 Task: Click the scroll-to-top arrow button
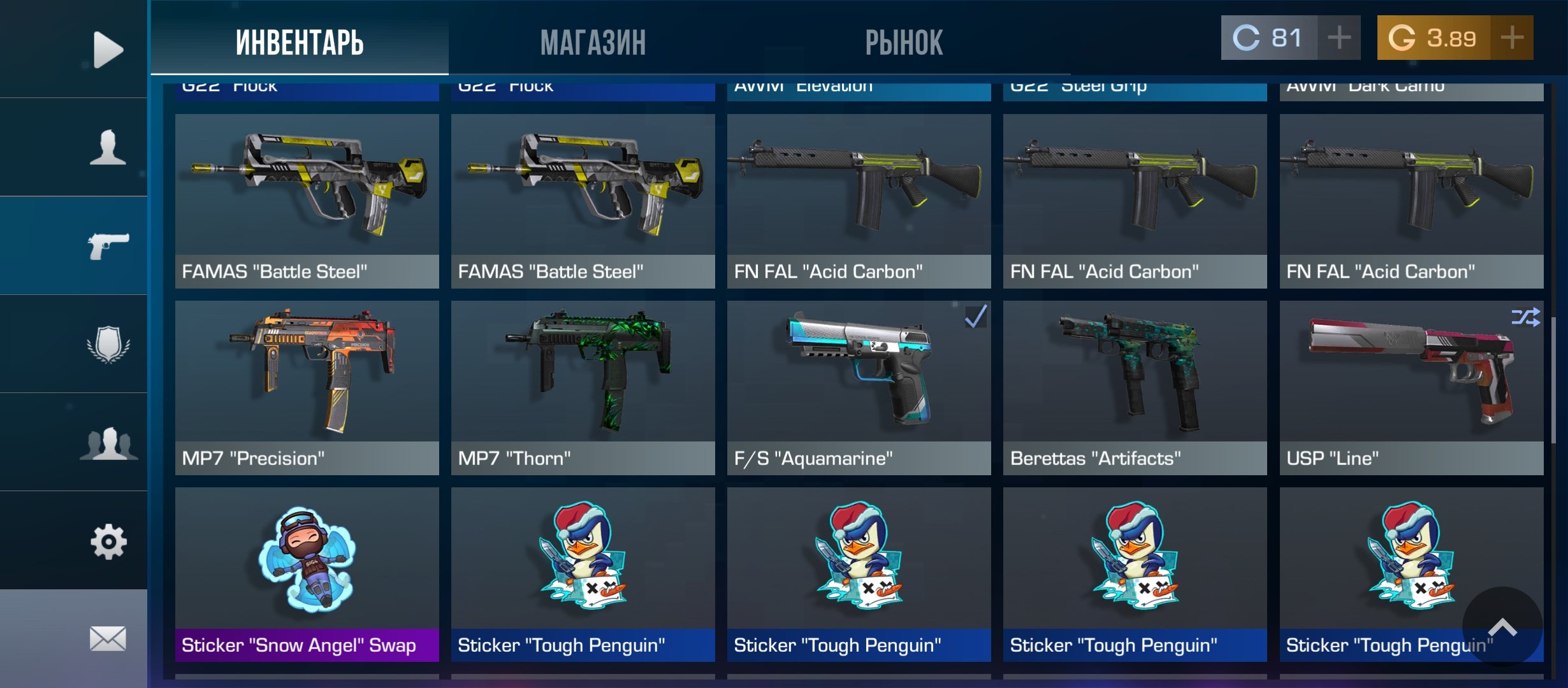tap(1502, 627)
